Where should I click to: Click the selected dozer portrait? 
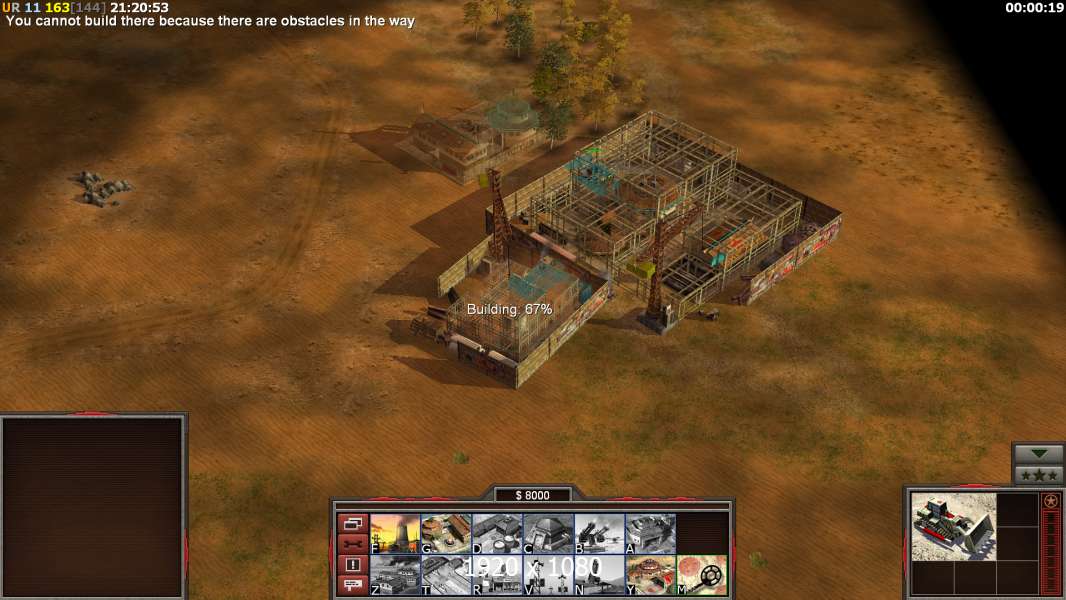pyautogui.click(x=954, y=526)
